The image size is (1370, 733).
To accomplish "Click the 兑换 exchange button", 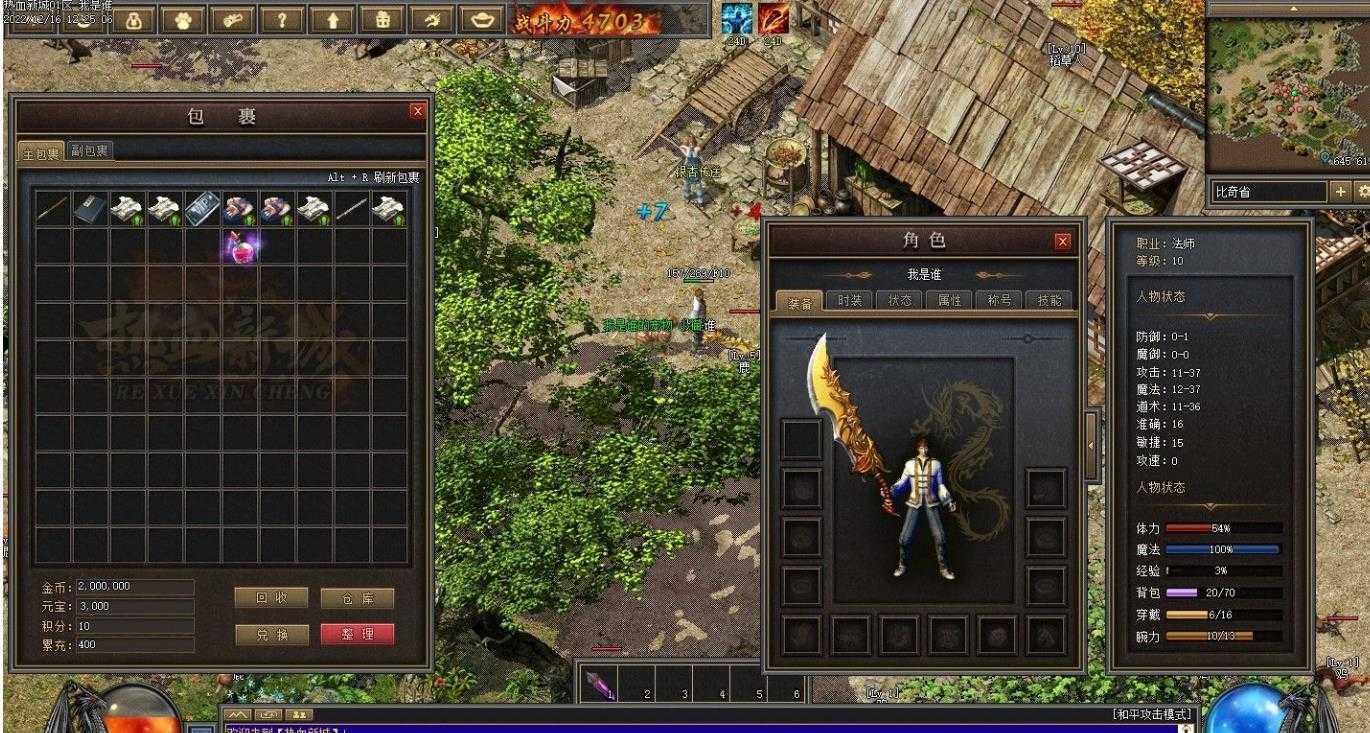I will coord(271,634).
